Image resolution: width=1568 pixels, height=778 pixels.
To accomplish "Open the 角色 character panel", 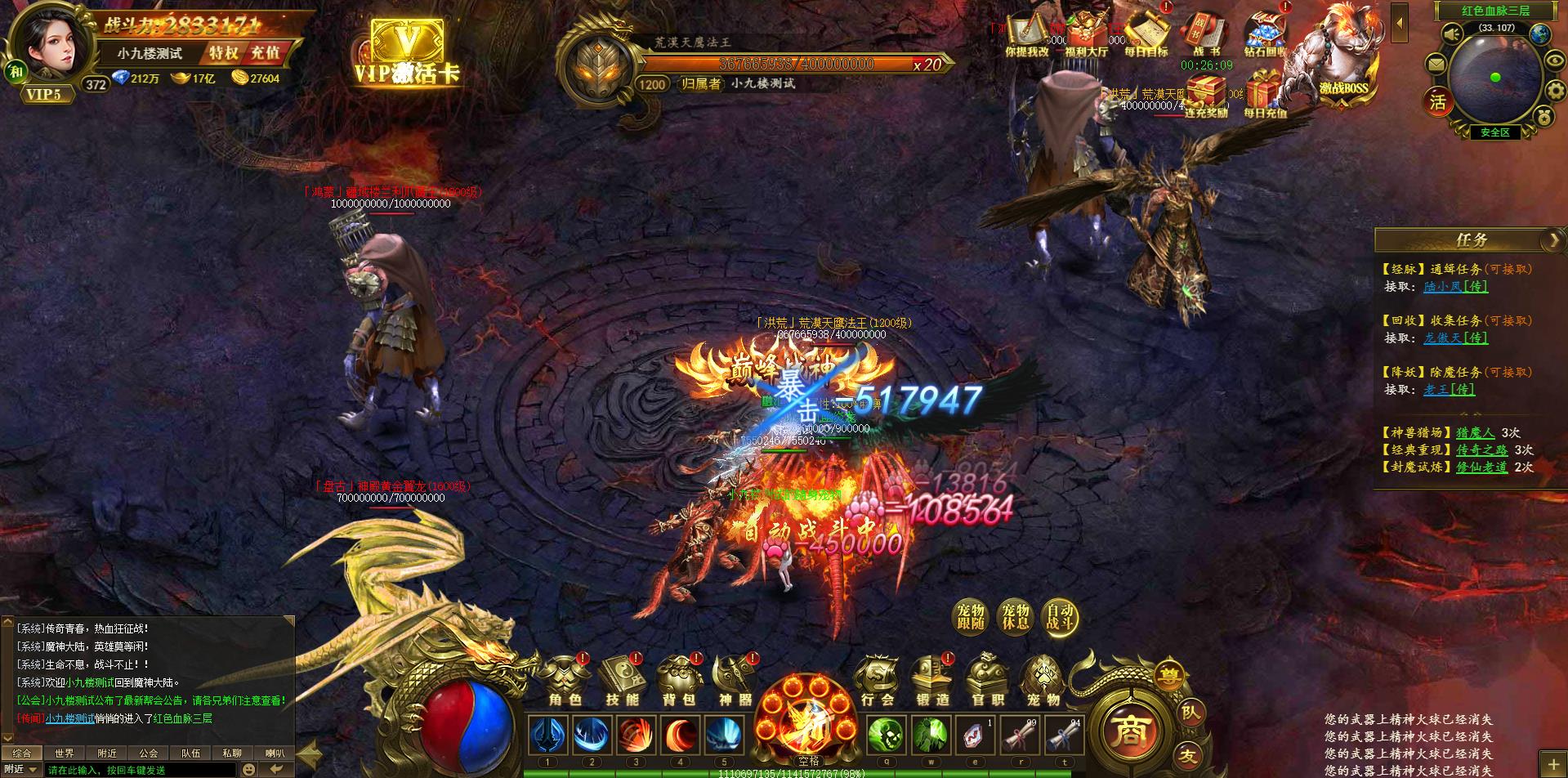I will 565,681.
